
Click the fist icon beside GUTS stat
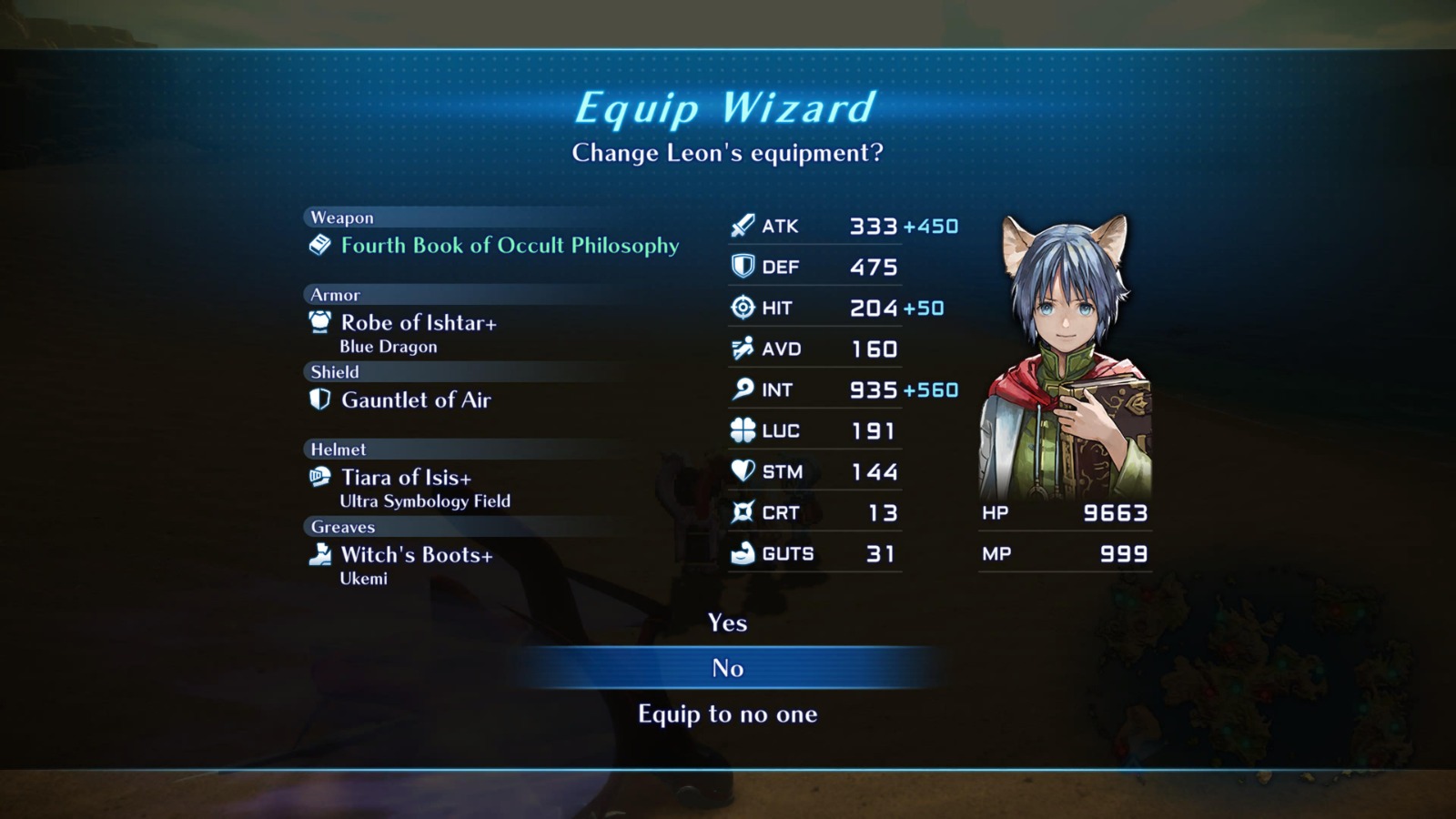tap(741, 552)
